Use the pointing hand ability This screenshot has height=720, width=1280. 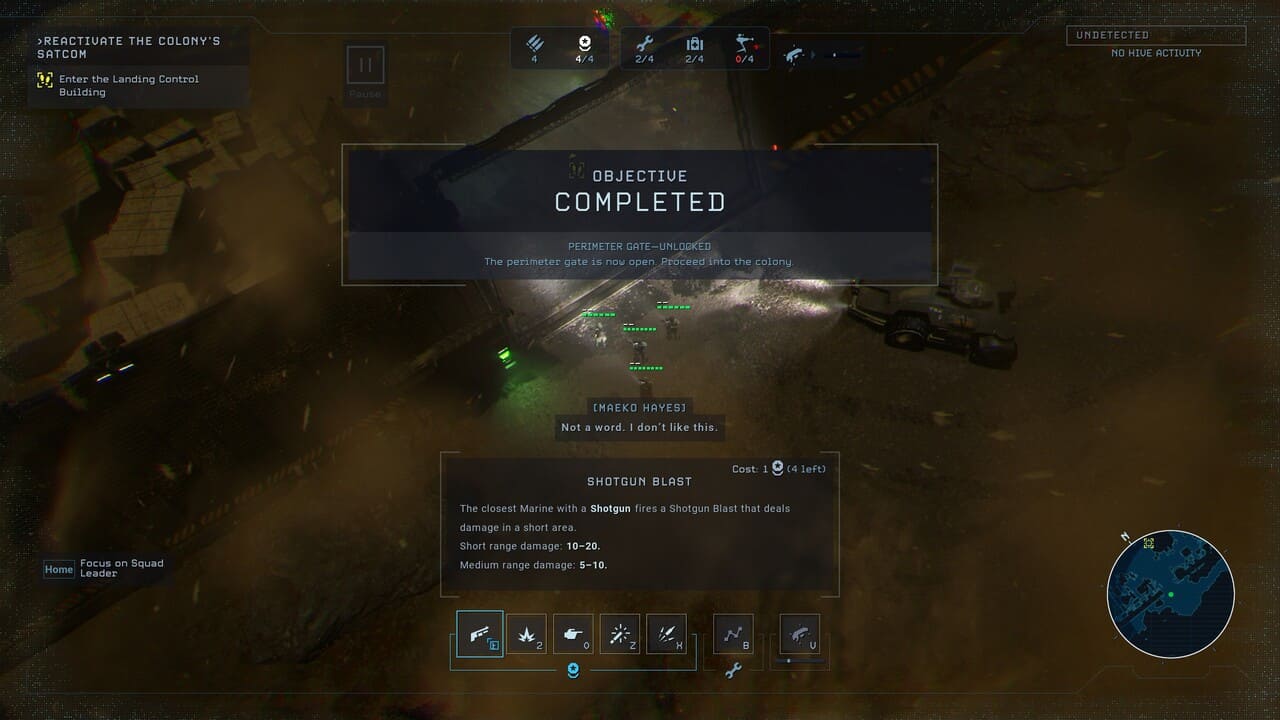coord(573,634)
